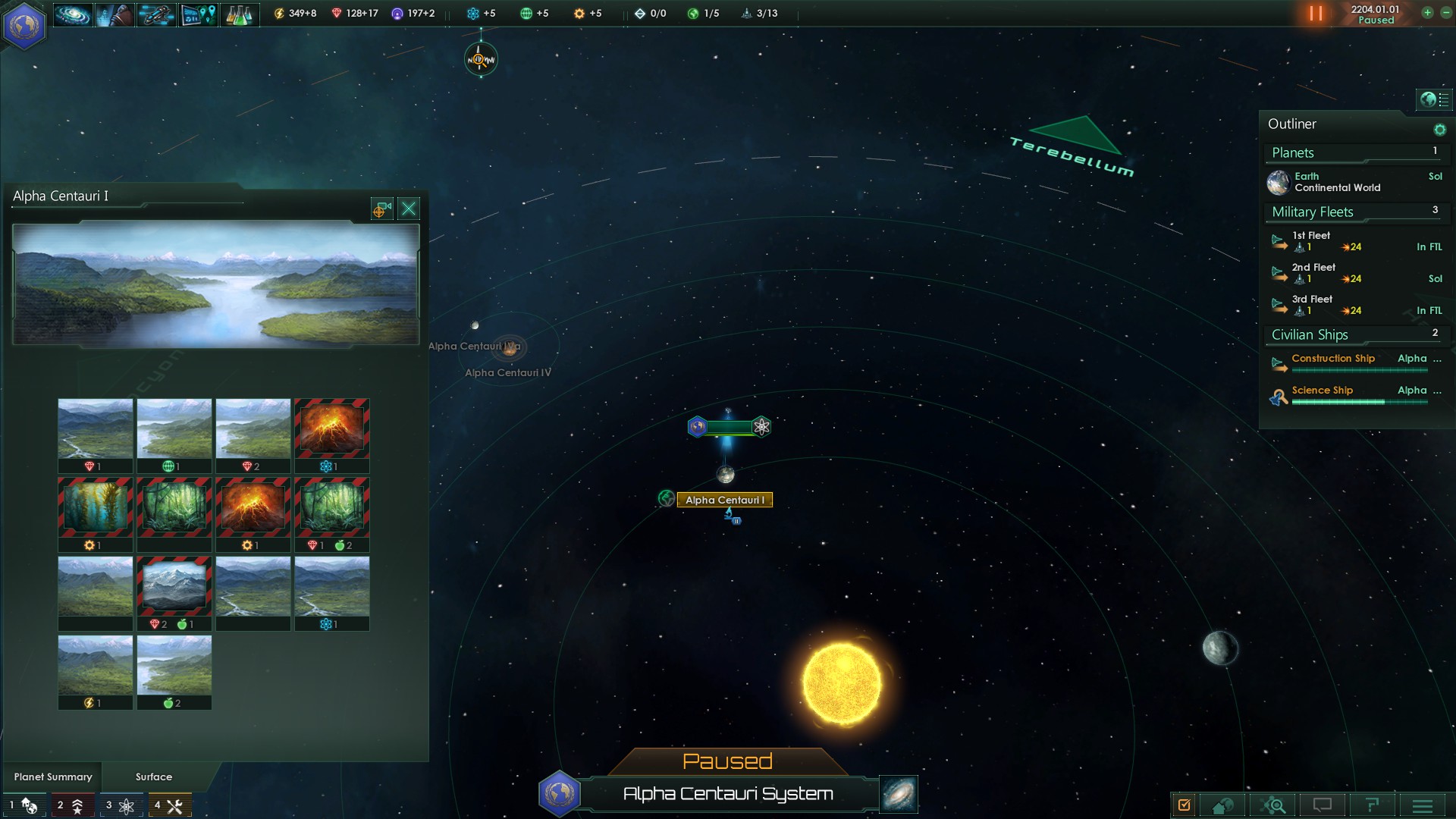Toggle the orange pause button
The image size is (1456, 819).
tap(1316, 14)
